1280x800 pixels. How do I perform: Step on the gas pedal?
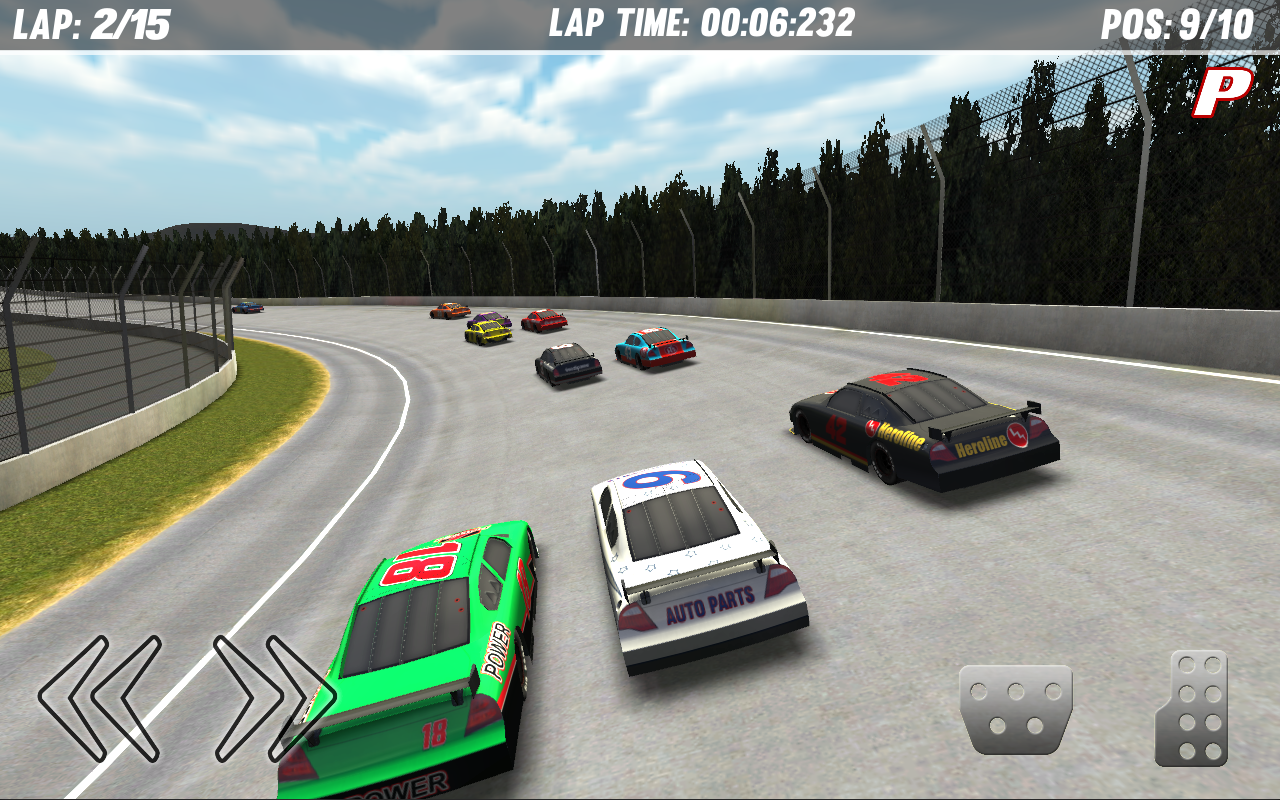[1192, 708]
